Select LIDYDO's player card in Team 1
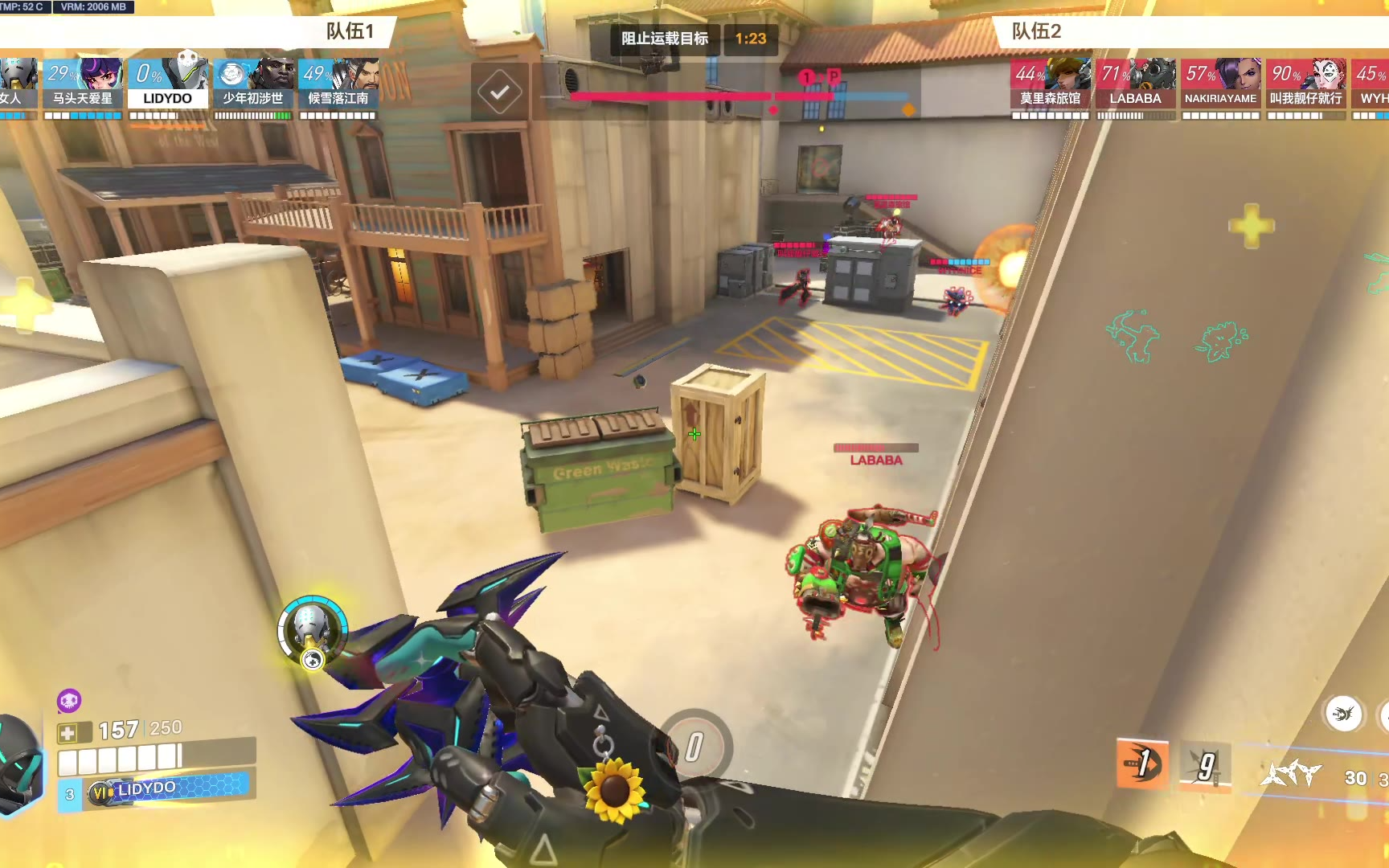1389x868 pixels. point(168,84)
